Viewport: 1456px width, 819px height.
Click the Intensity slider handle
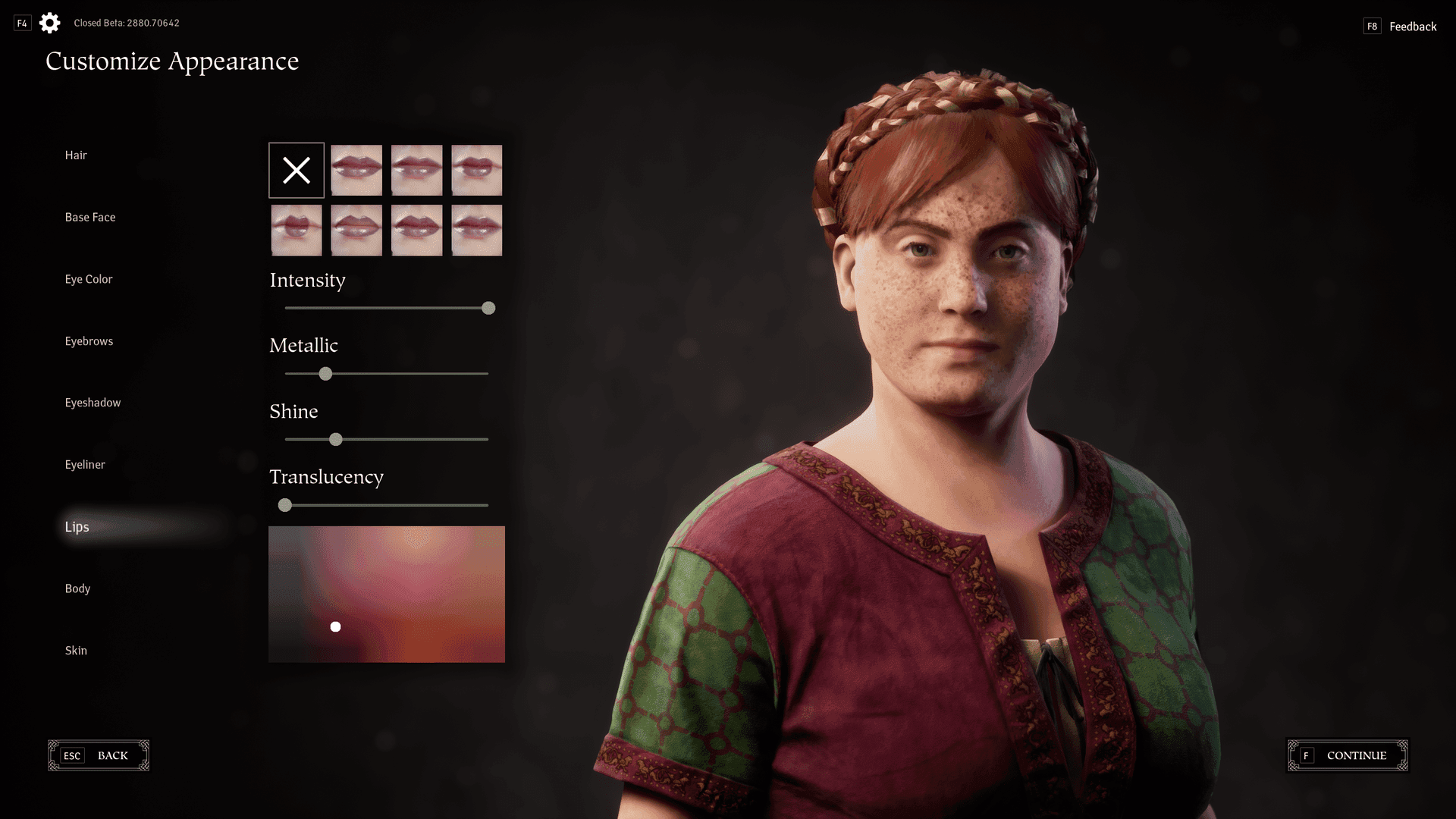[x=488, y=308]
